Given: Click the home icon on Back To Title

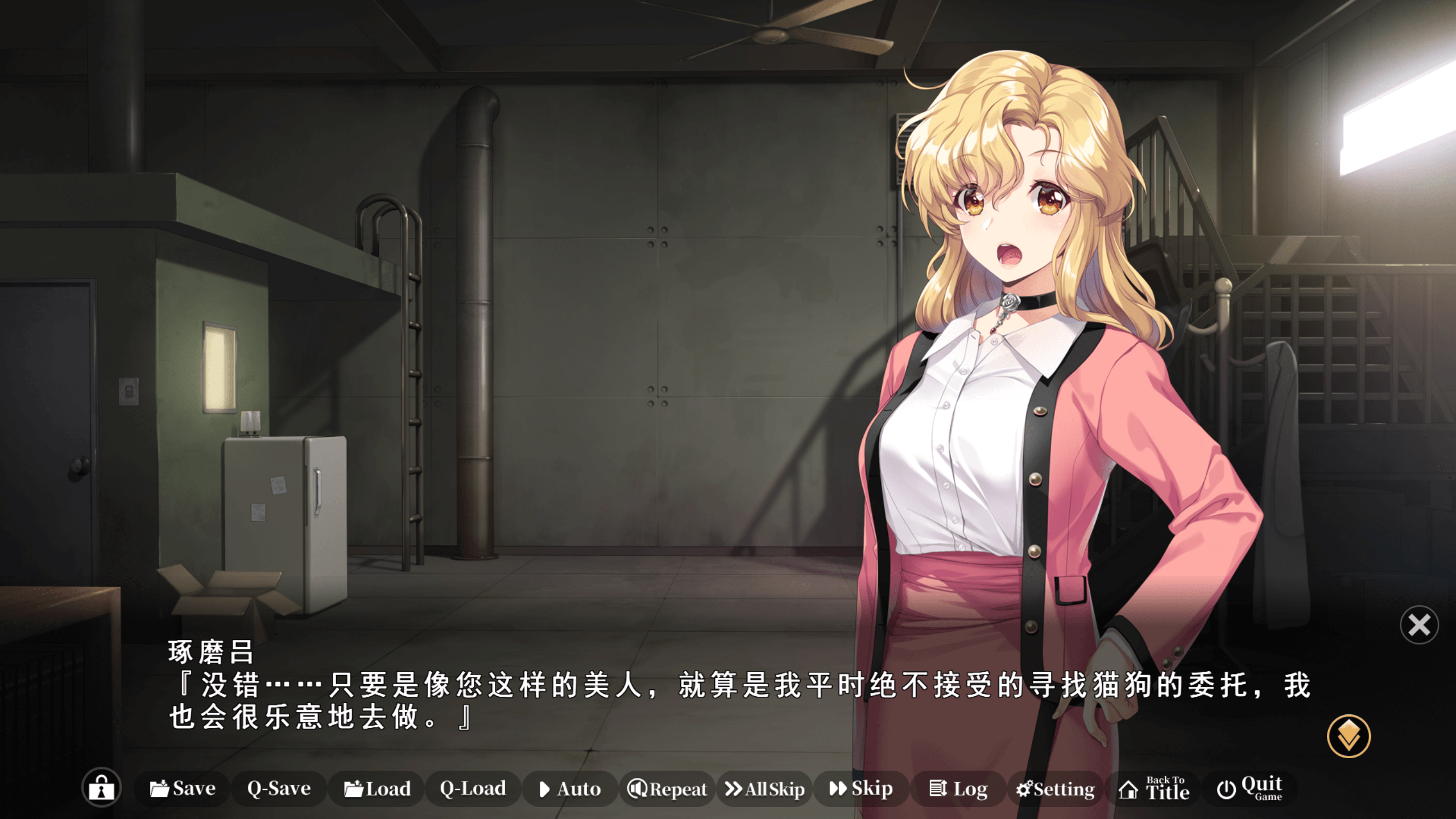Looking at the screenshot, I should (1128, 789).
